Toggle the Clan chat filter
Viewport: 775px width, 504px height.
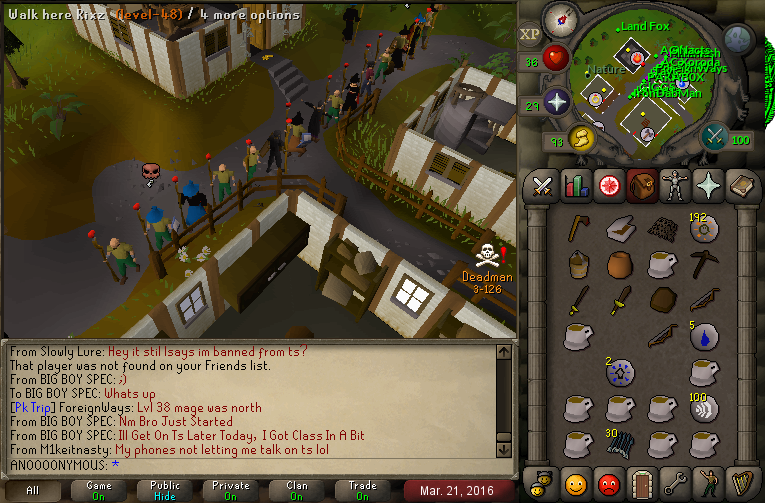[296, 491]
